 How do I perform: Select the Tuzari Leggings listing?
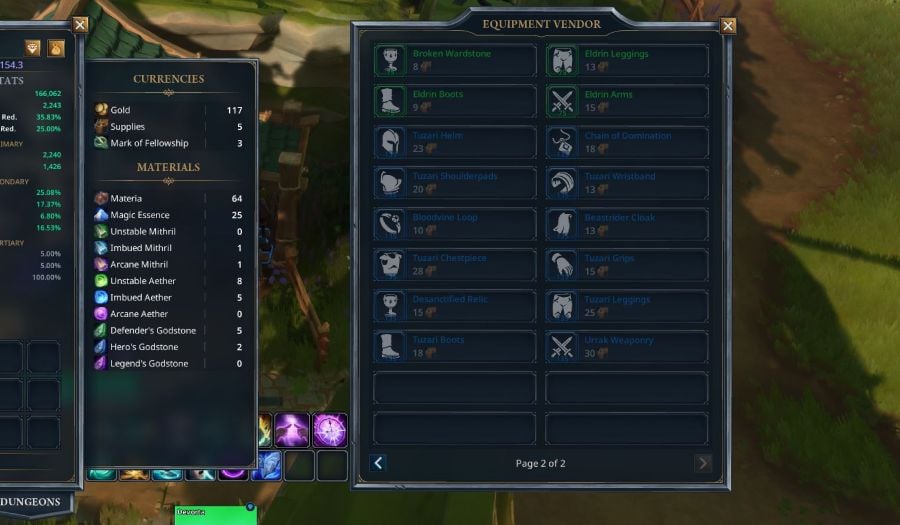pyautogui.click(x=627, y=306)
